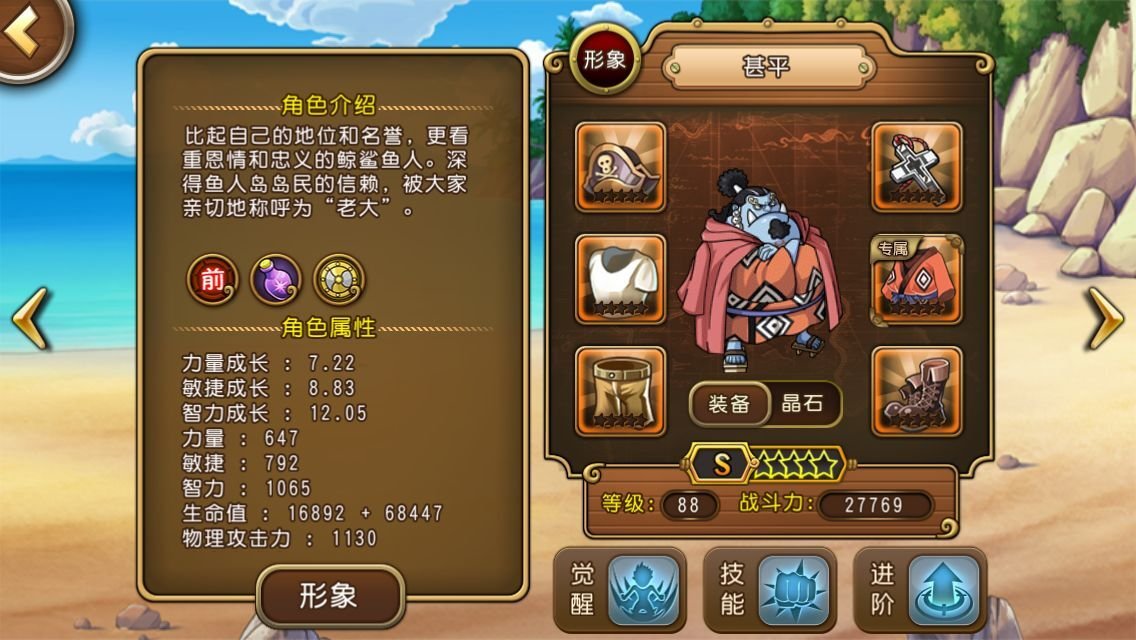Open the 觉醒 awakening menu

(619, 590)
